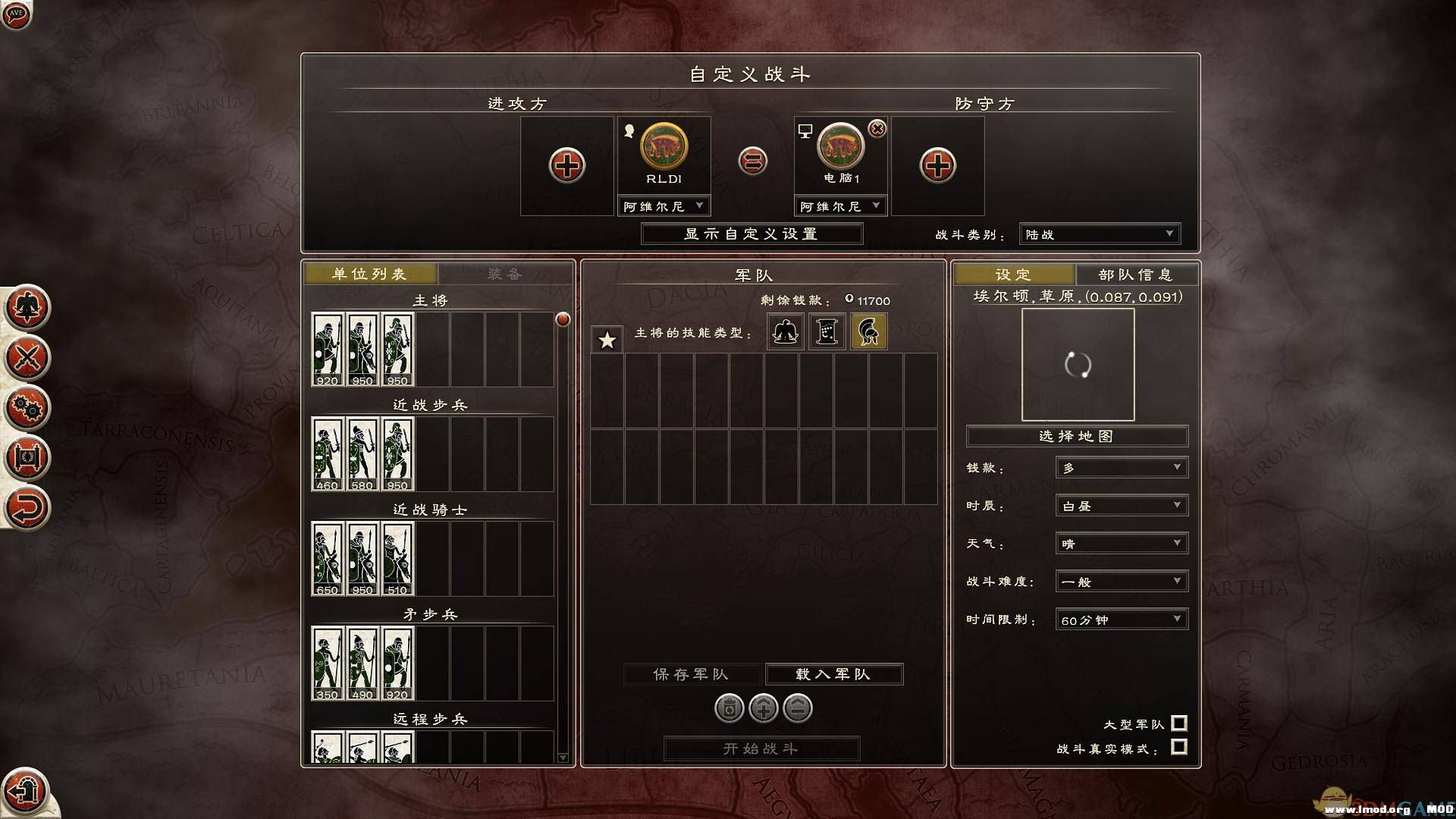Enable the 战斗真实模式 checkbox
The height and width of the screenshot is (819, 1456).
point(1178,746)
